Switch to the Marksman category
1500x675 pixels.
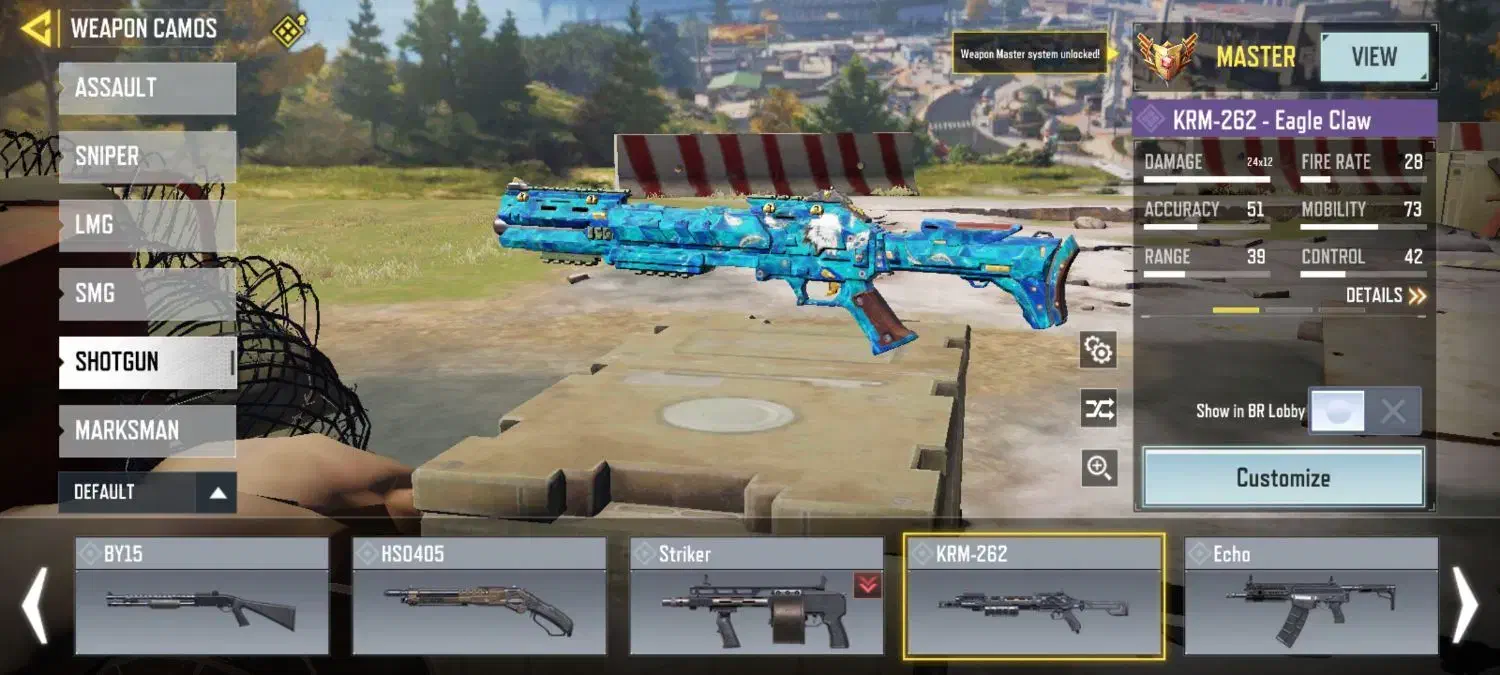(x=147, y=431)
